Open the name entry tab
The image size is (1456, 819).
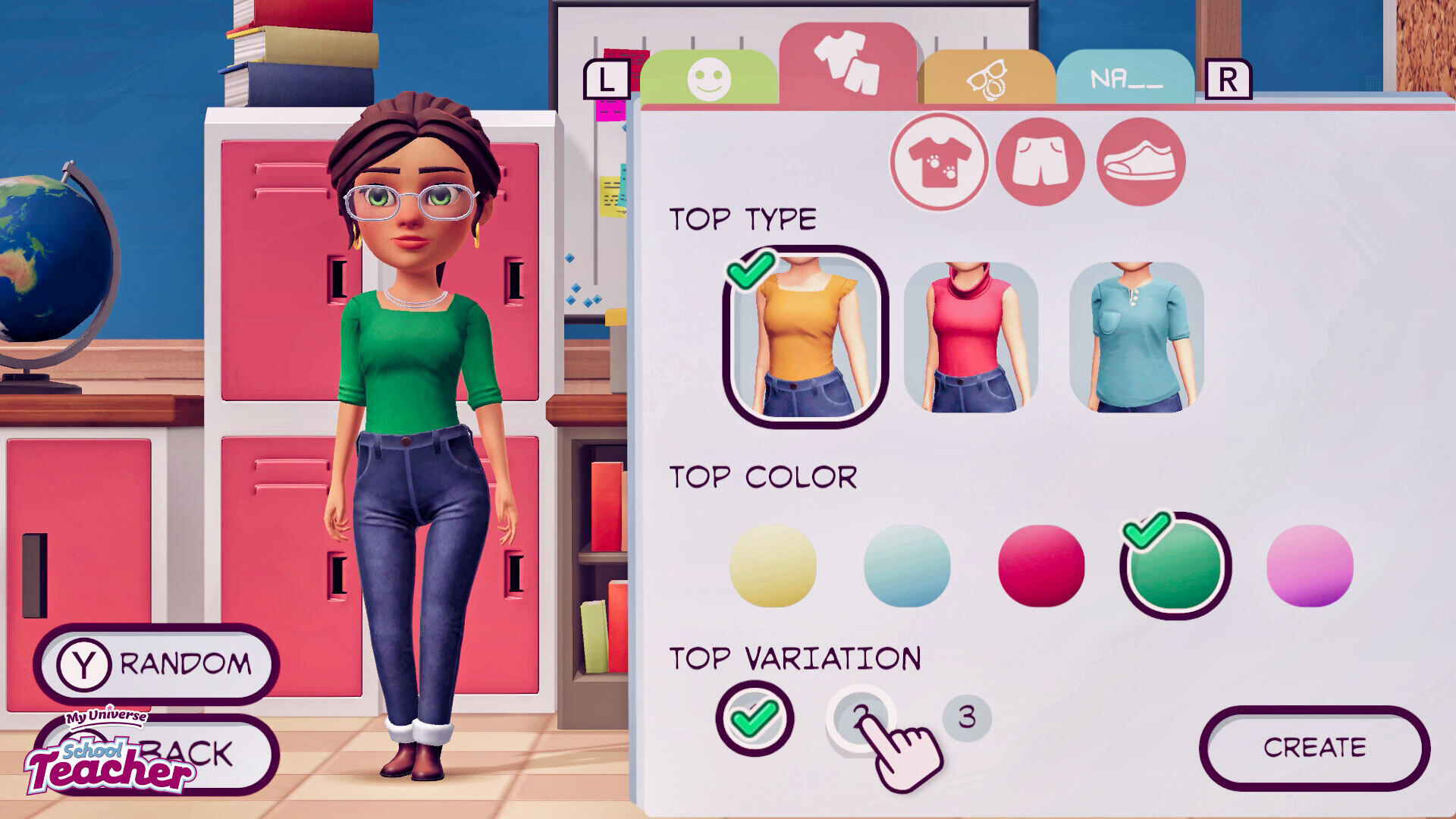coord(1125,78)
